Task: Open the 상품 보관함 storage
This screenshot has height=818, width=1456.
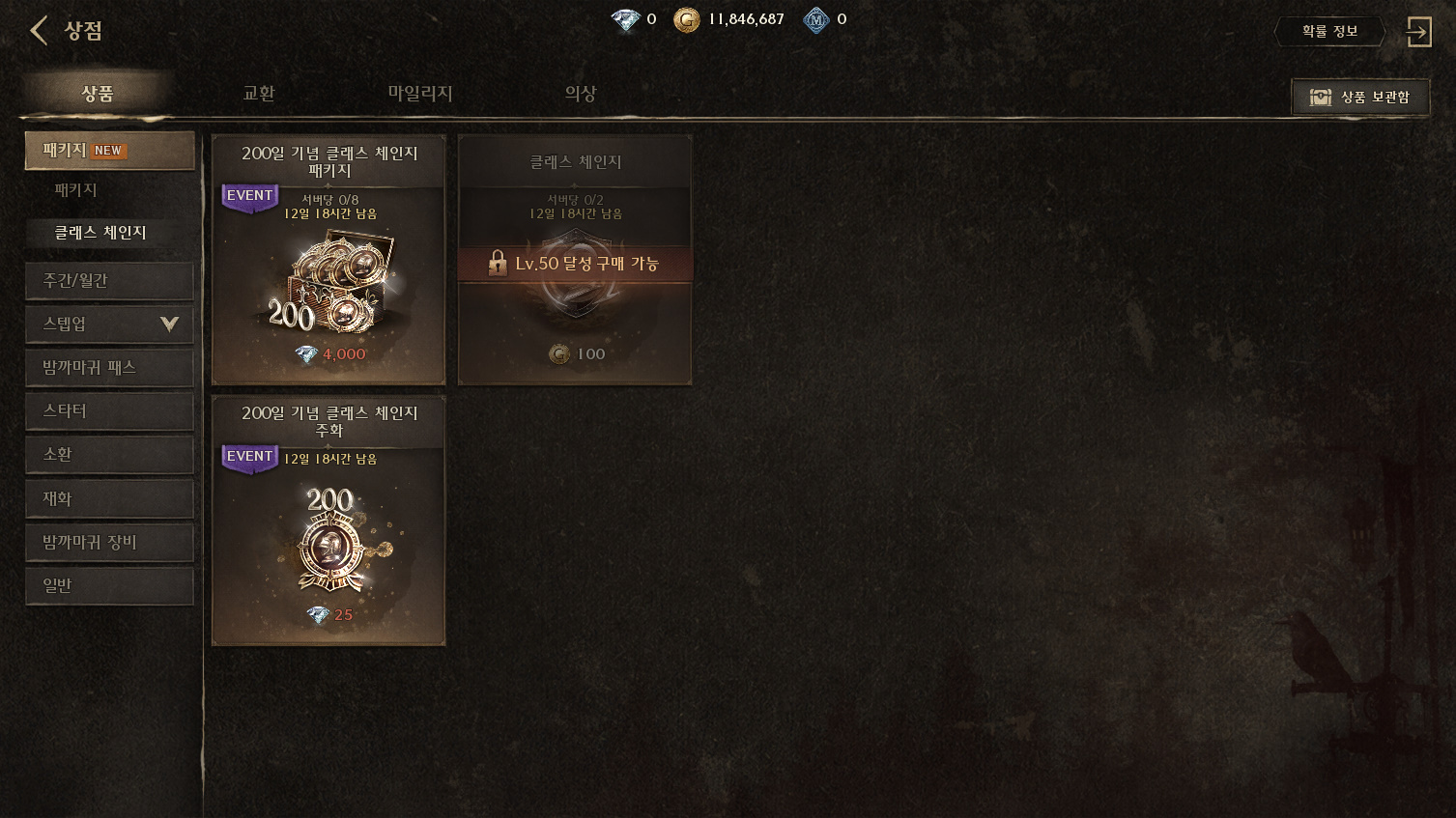Action: [x=1359, y=98]
